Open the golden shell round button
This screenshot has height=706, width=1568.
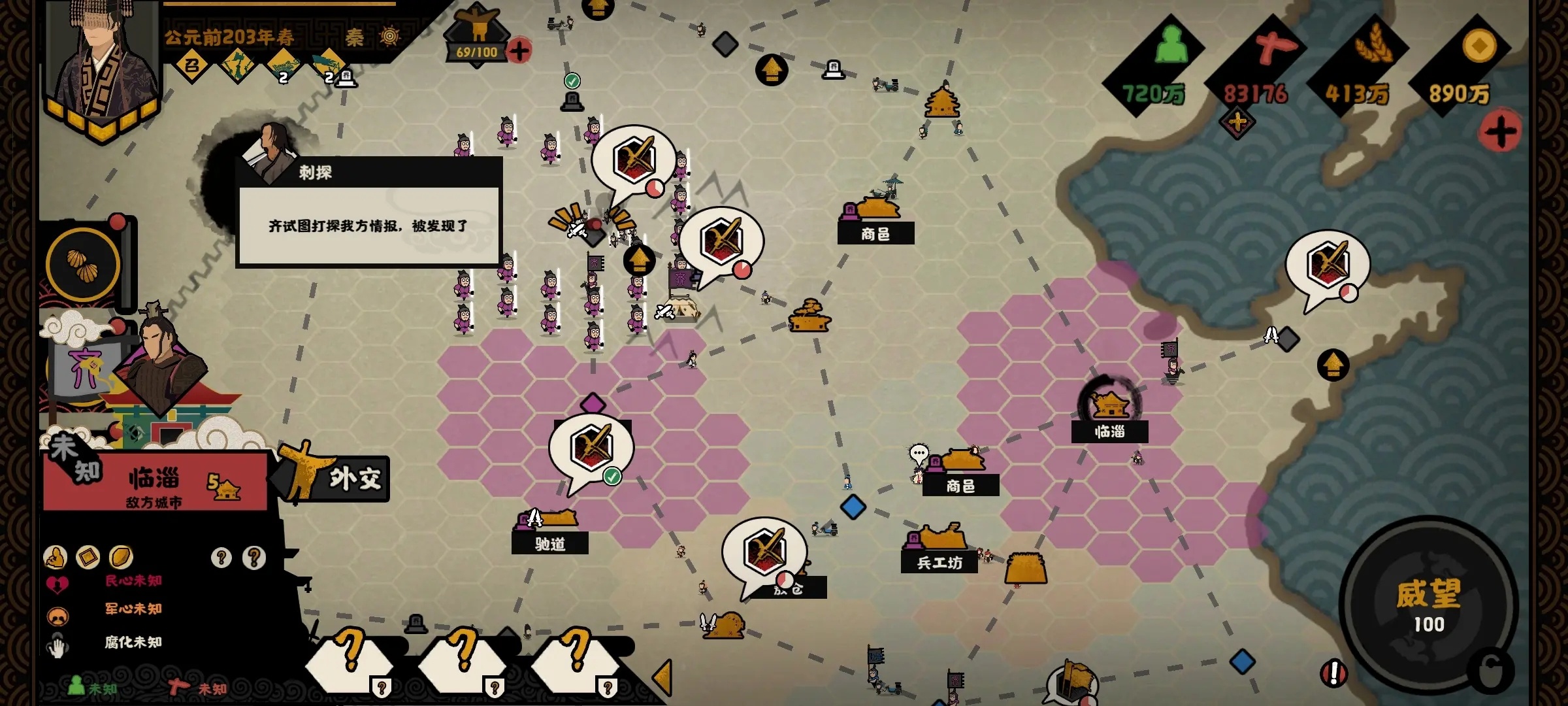coord(83,265)
